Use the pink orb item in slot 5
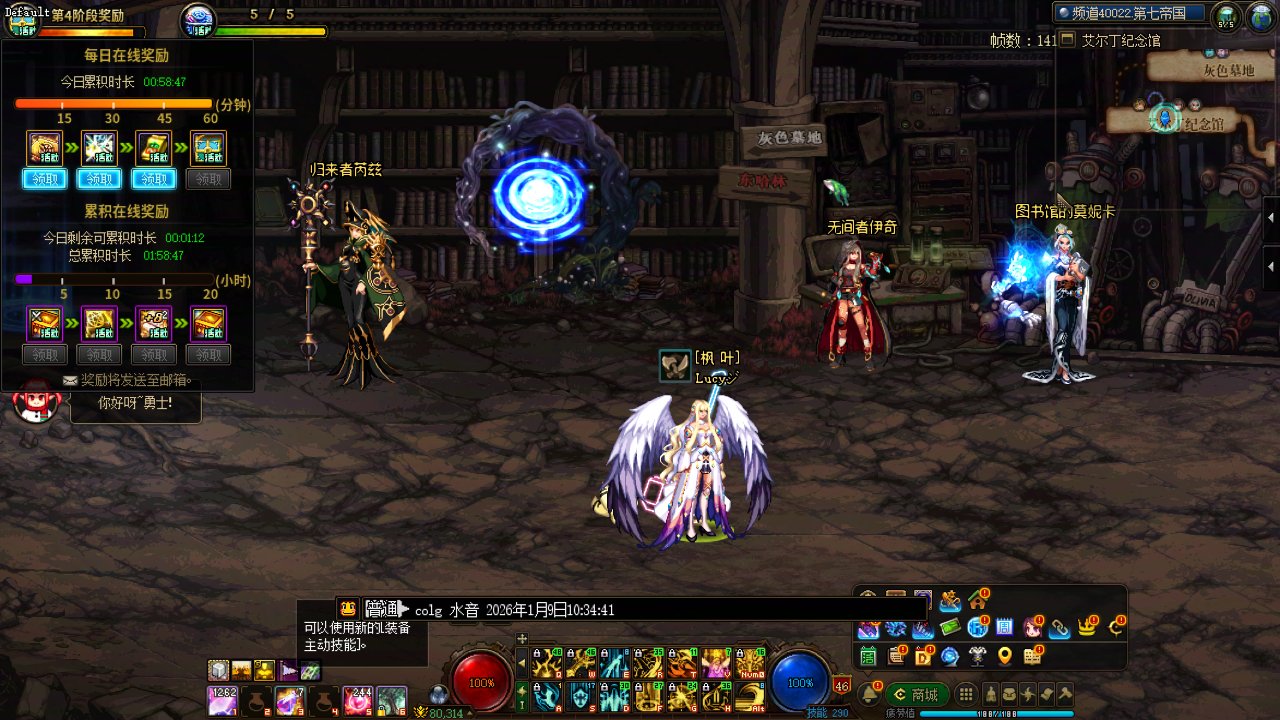This screenshot has height=720, width=1280. pos(357,700)
